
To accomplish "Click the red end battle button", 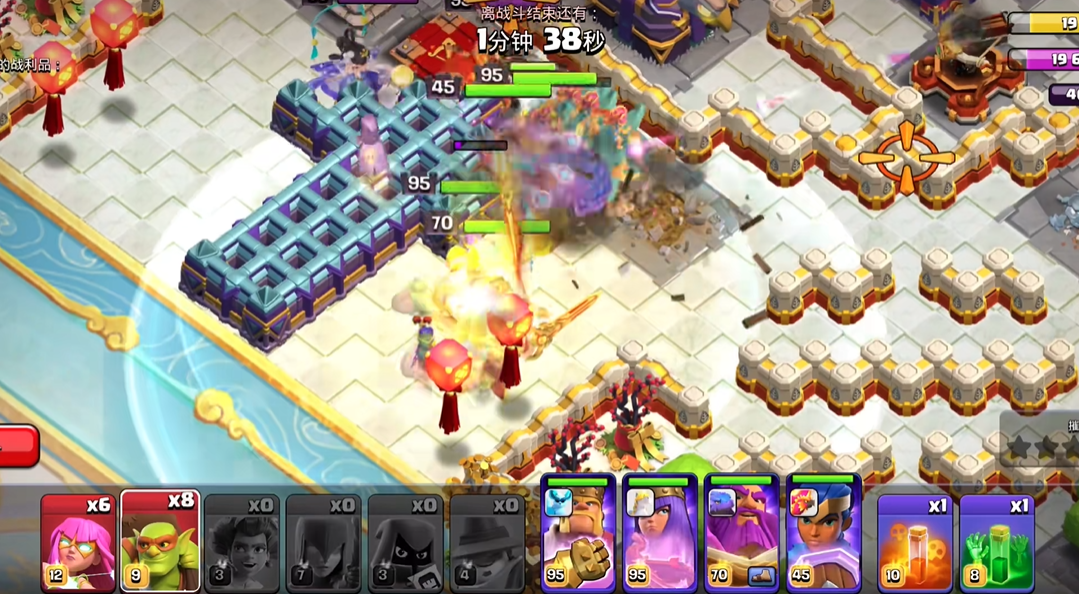I will click(x=17, y=446).
